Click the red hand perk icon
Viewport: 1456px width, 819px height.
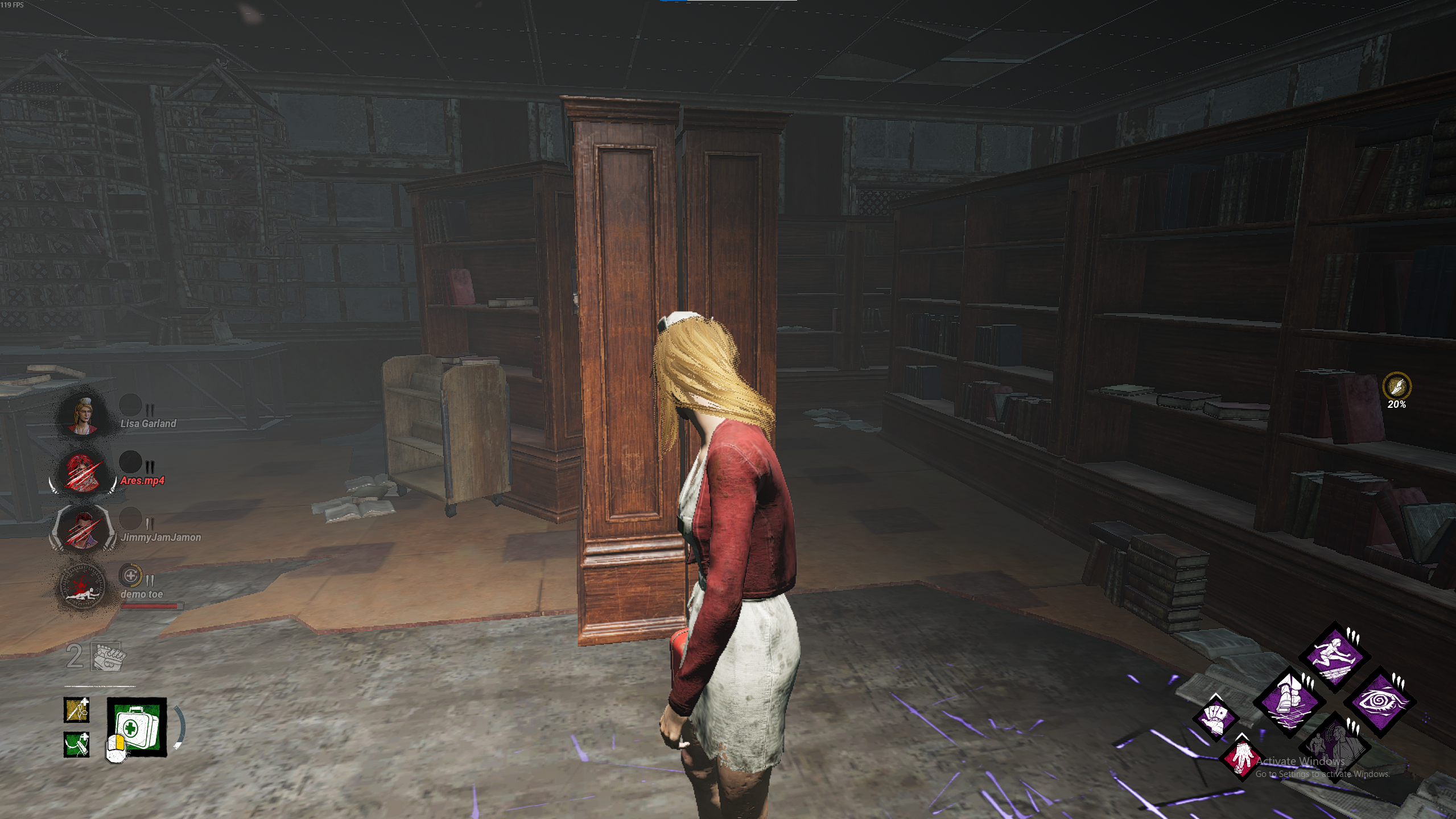pyautogui.click(x=1240, y=758)
